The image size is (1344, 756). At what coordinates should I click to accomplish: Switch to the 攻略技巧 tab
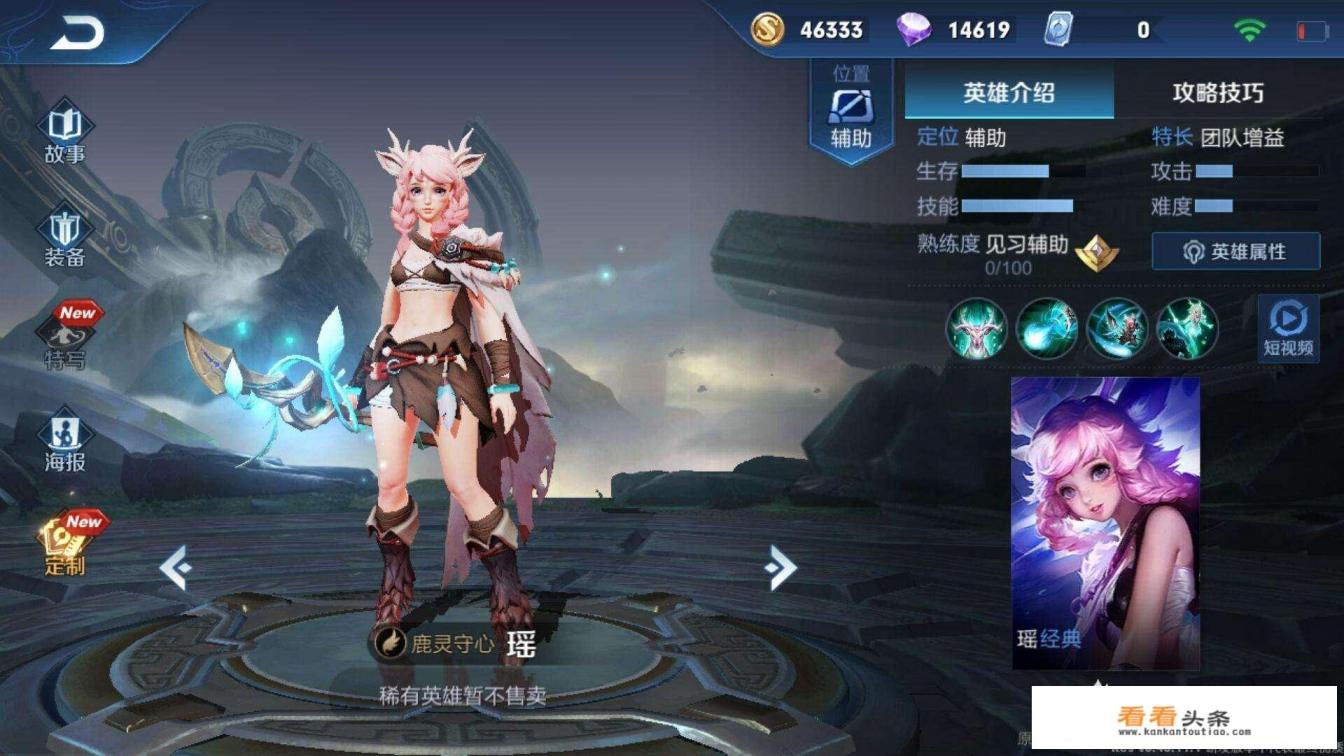coord(1218,93)
